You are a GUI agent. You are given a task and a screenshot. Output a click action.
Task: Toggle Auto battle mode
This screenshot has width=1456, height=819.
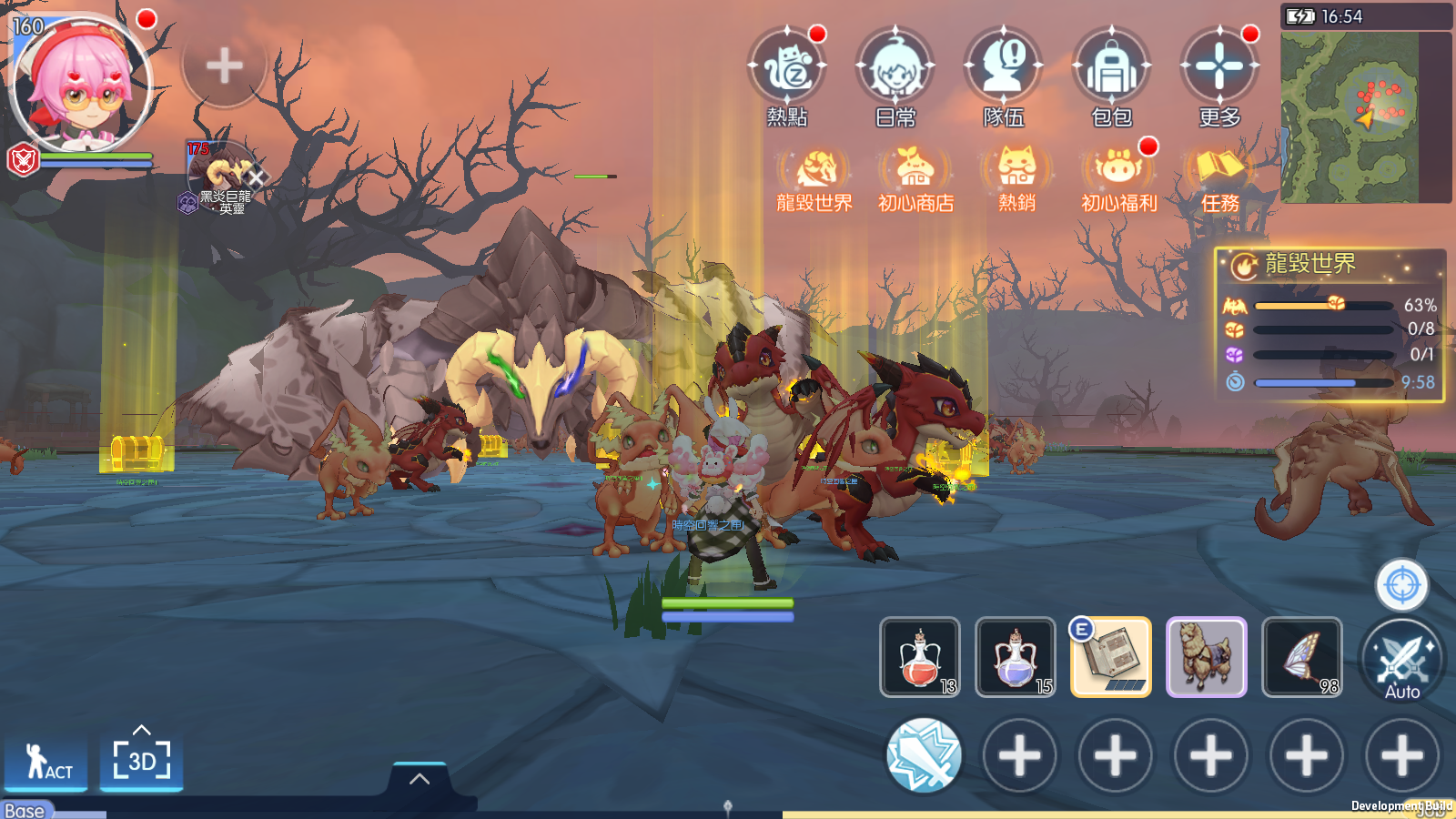[1402, 662]
